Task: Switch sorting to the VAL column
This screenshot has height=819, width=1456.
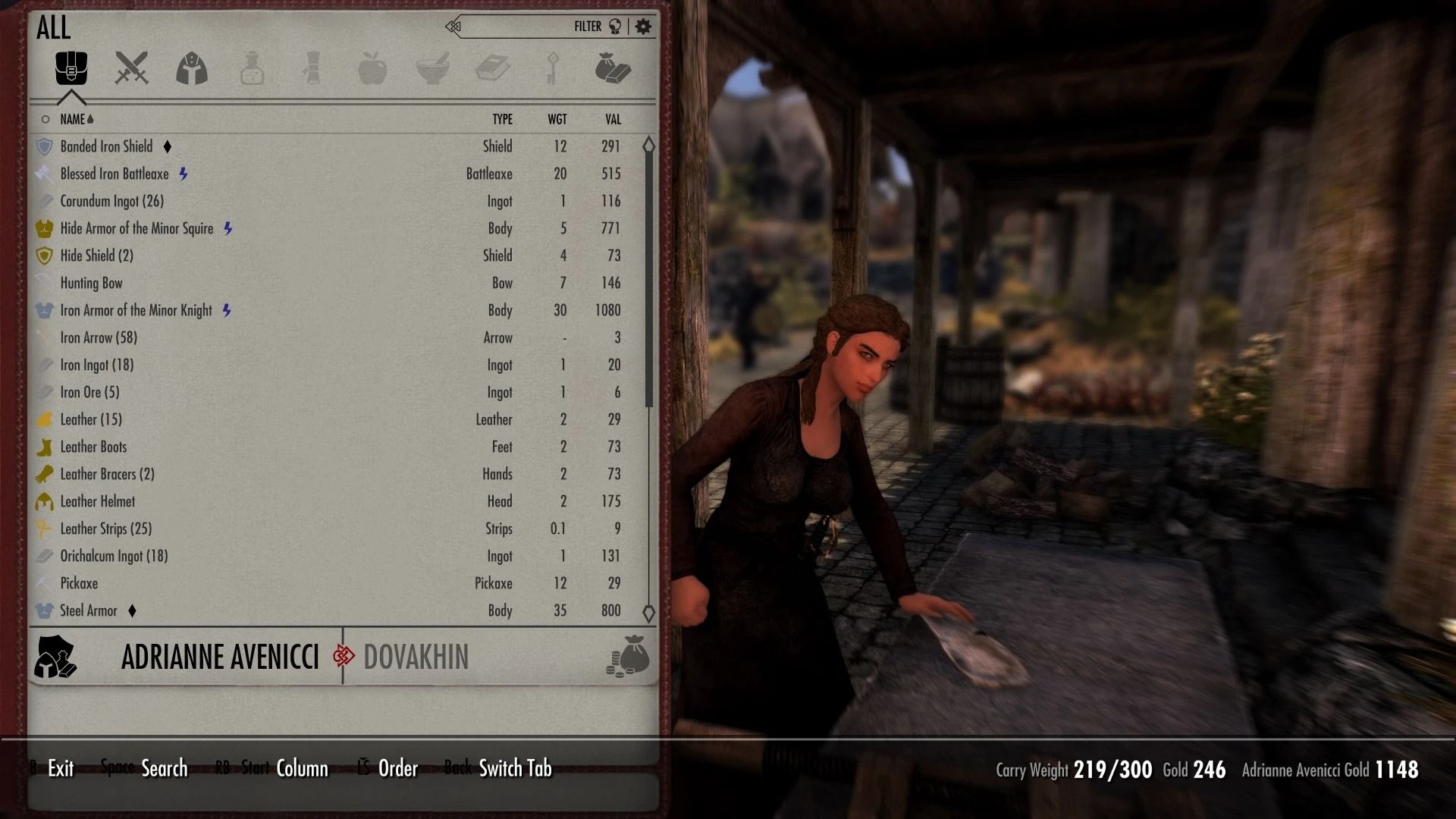Action: point(613,119)
